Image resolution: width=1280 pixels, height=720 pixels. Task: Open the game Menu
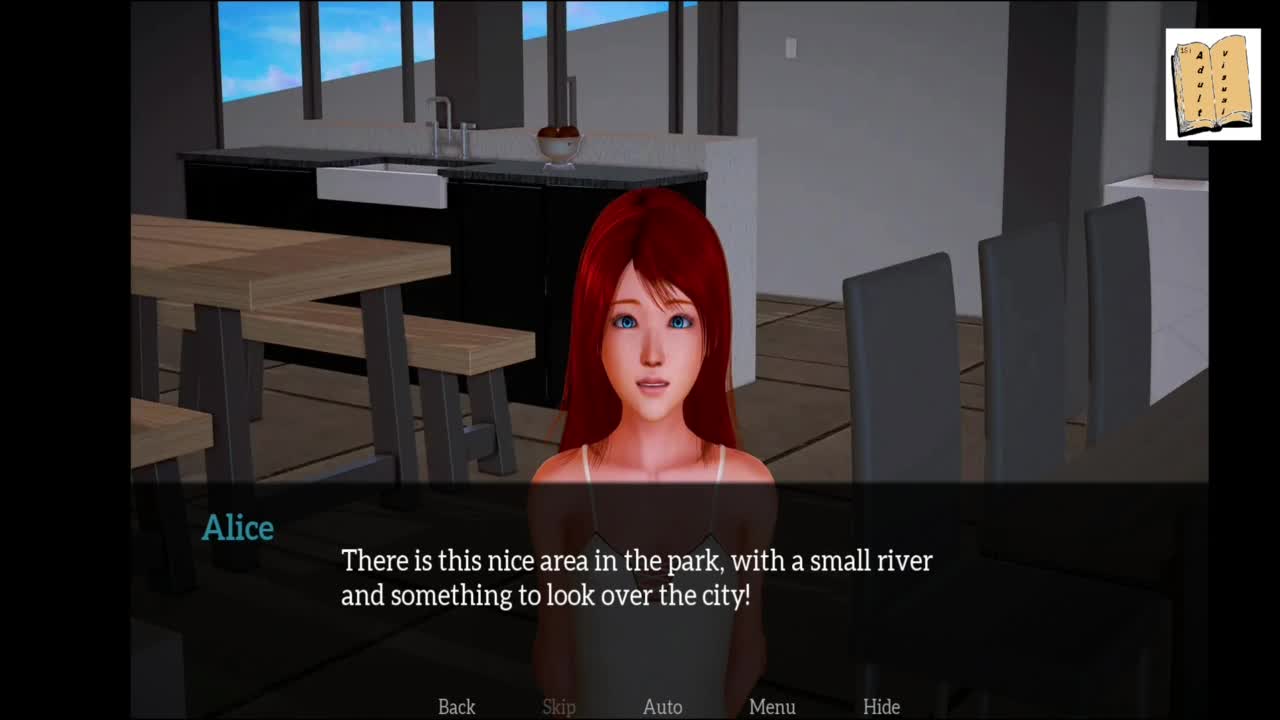772,707
